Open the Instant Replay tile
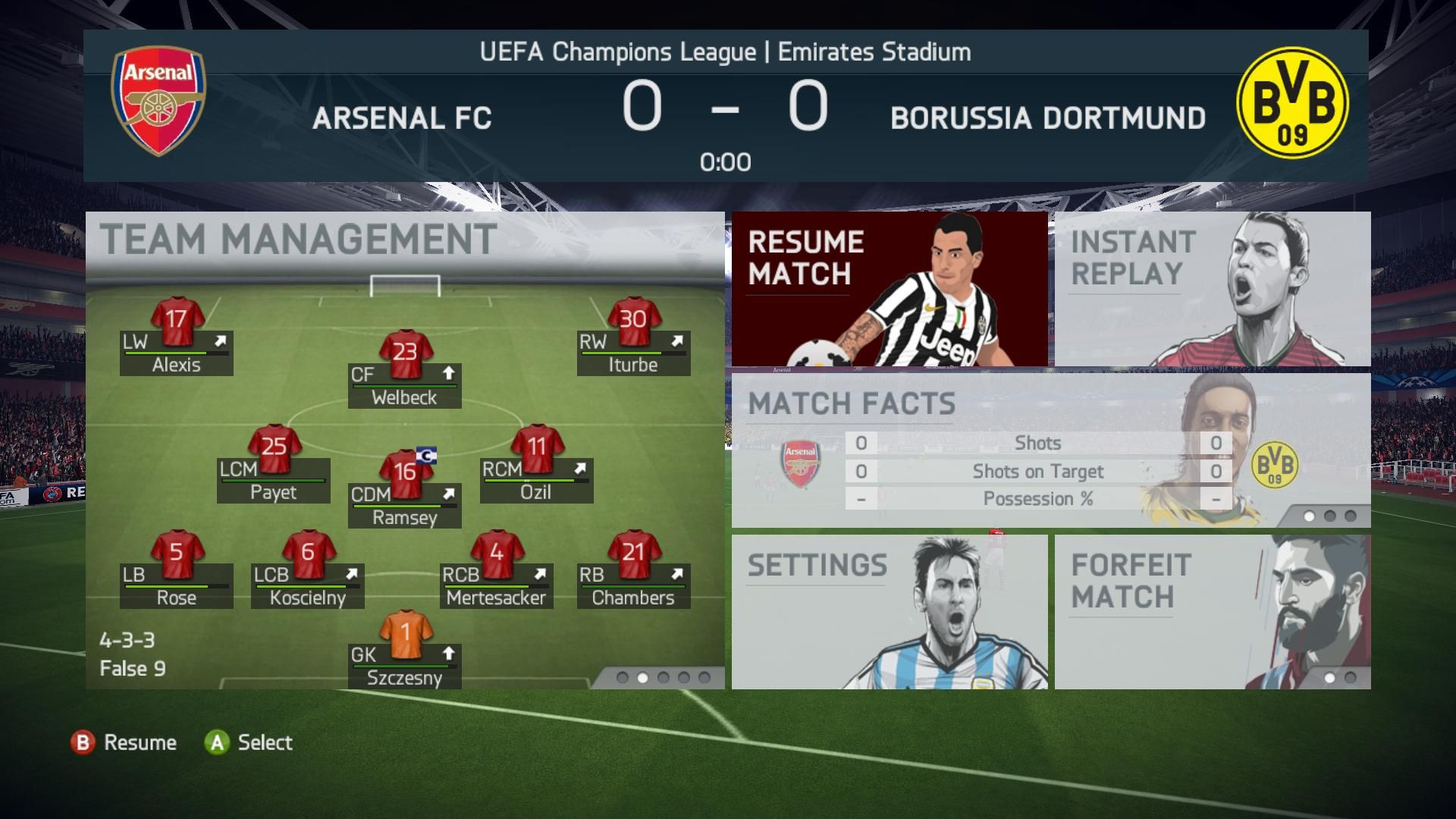The width and height of the screenshot is (1456, 819). pyautogui.click(x=1212, y=289)
